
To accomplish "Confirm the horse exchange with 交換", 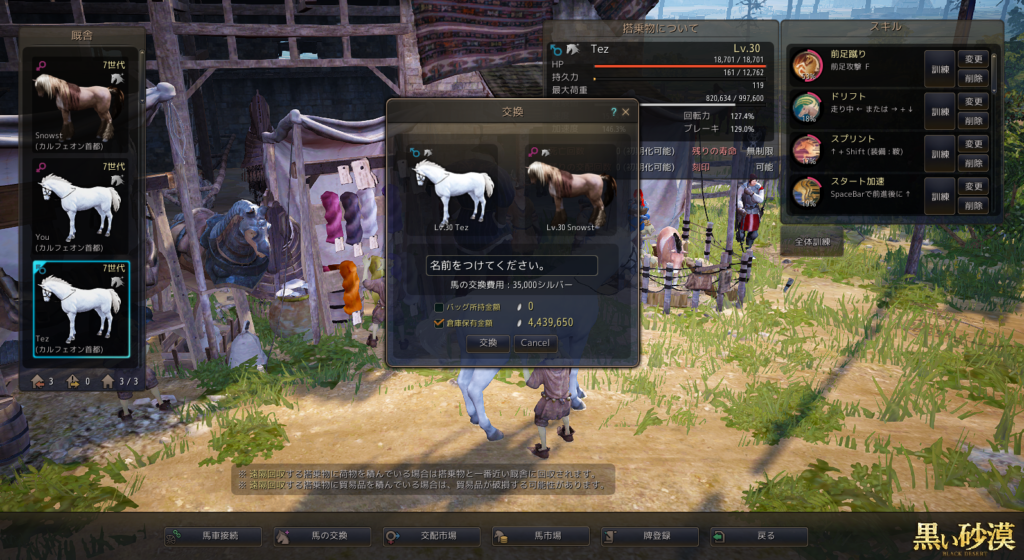I will click(488, 342).
